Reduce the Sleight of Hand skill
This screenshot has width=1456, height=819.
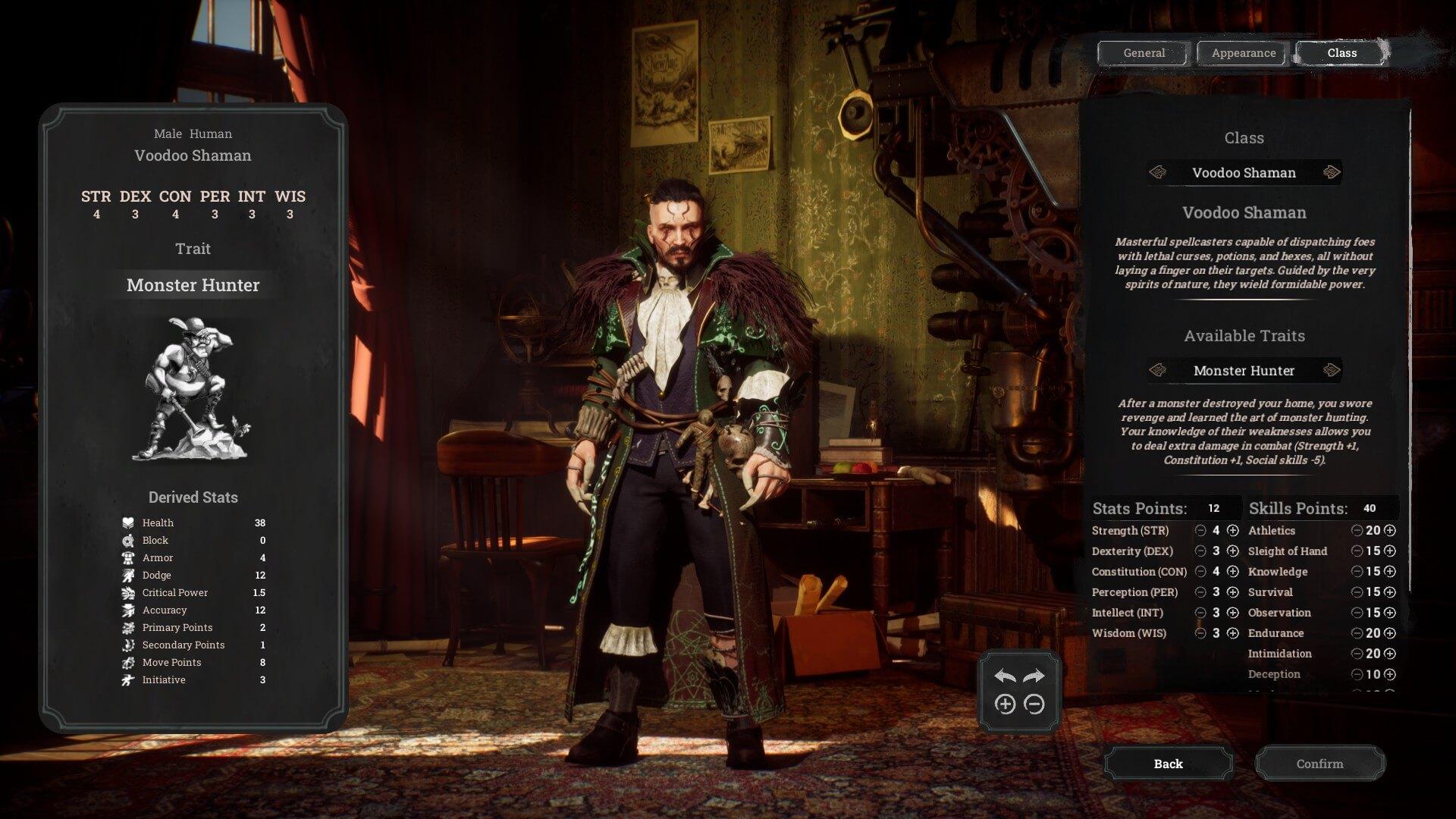pos(1357,551)
